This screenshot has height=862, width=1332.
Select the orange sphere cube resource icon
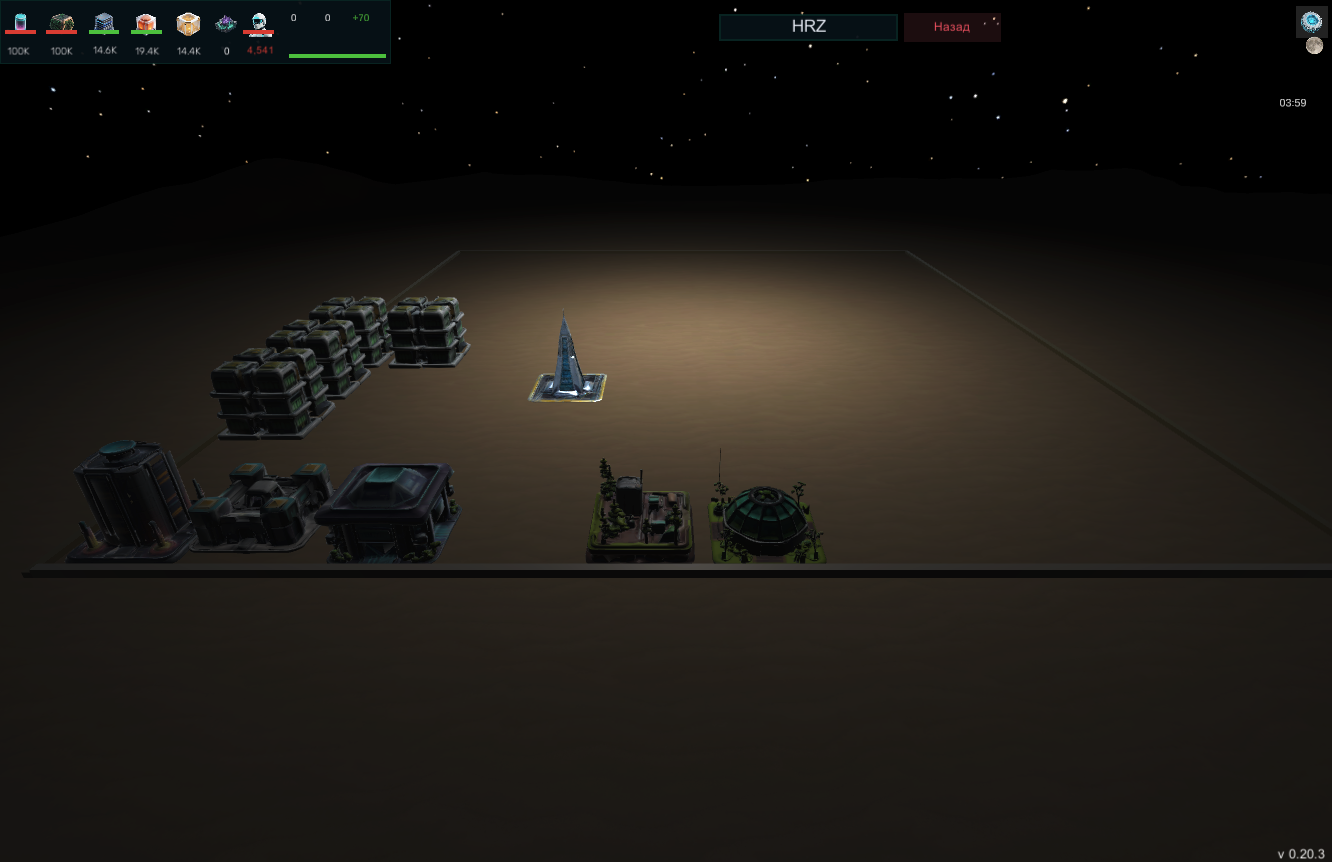click(x=146, y=24)
